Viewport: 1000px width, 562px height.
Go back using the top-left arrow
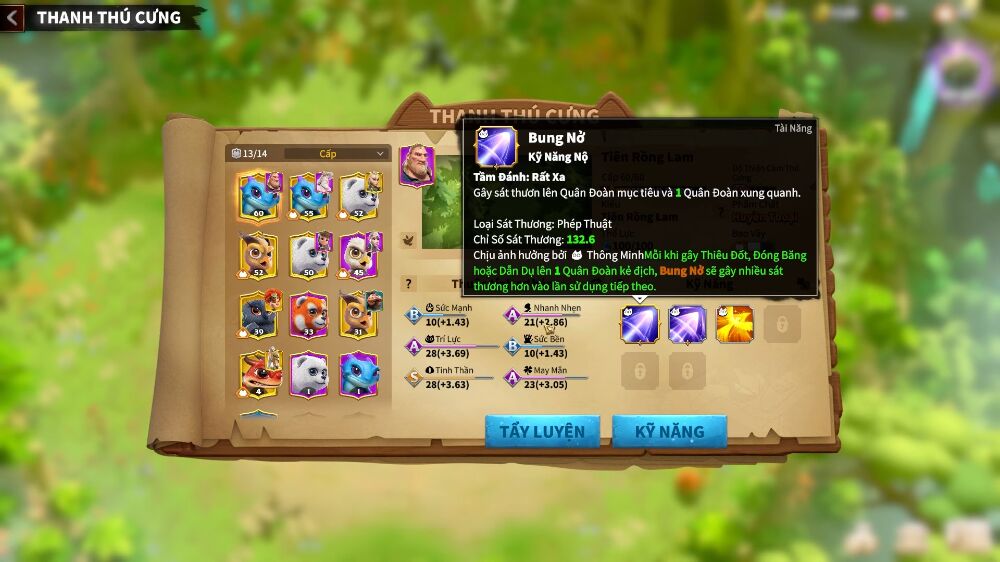13,17
